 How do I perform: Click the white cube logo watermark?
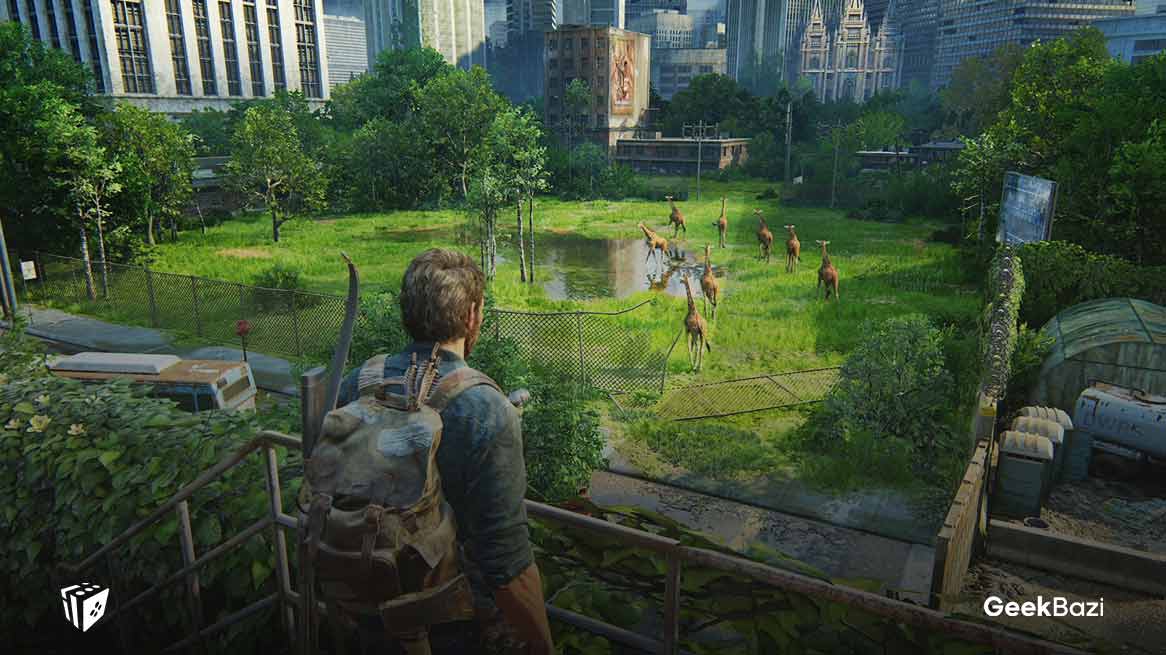[x=84, y=606]
